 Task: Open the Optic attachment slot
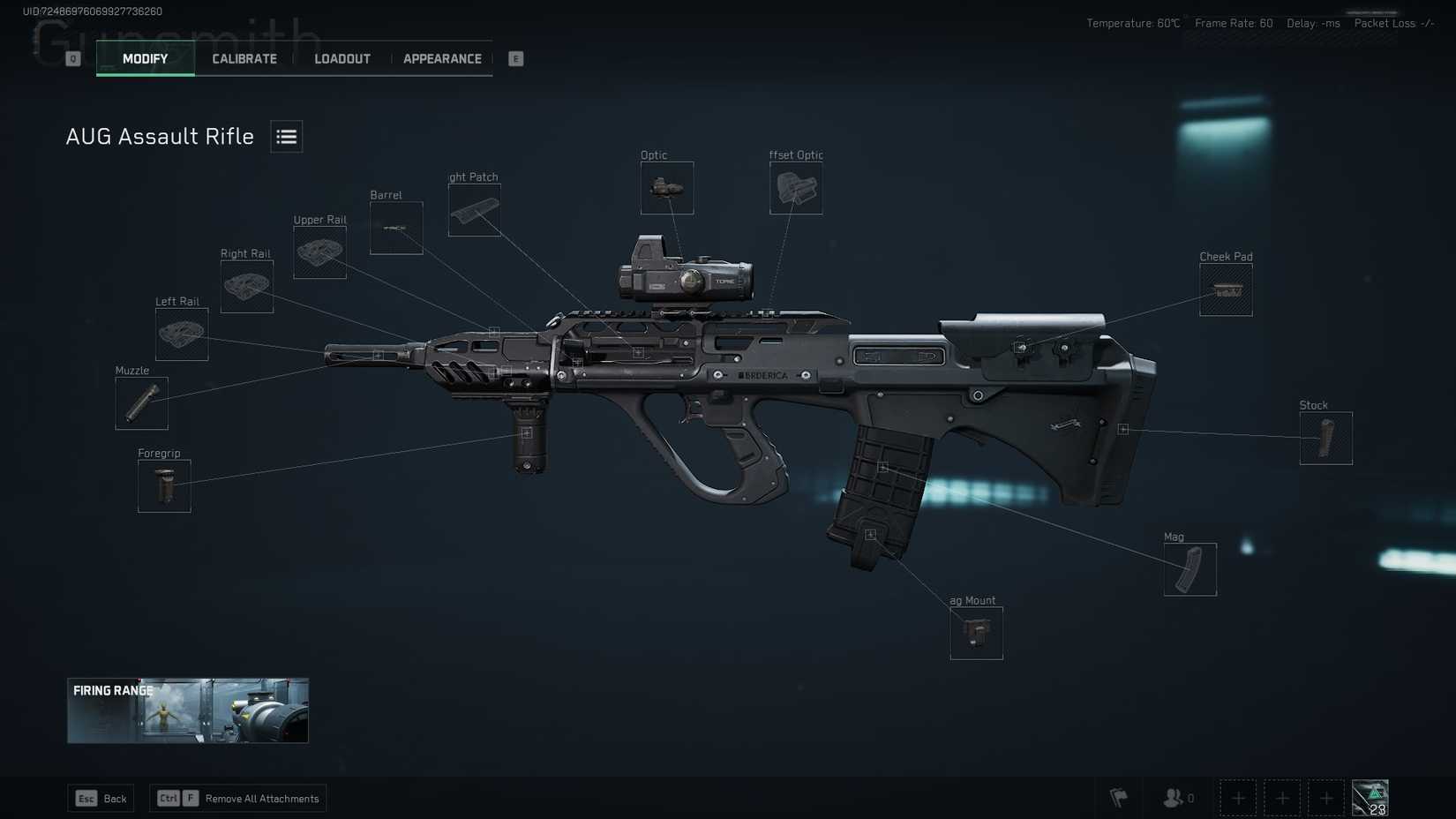coord(667,188)
